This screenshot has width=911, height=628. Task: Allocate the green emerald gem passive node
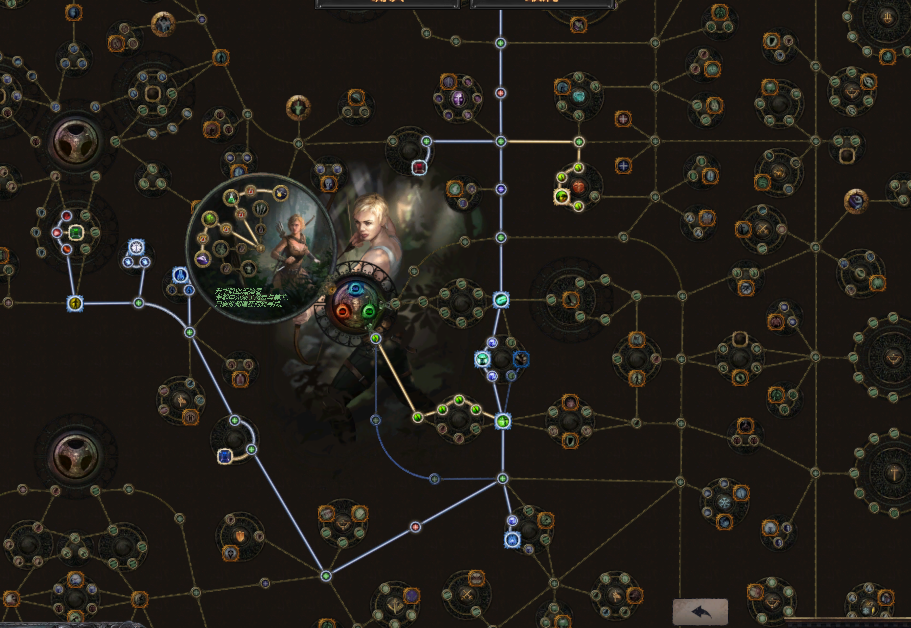[x=75, y=233]
